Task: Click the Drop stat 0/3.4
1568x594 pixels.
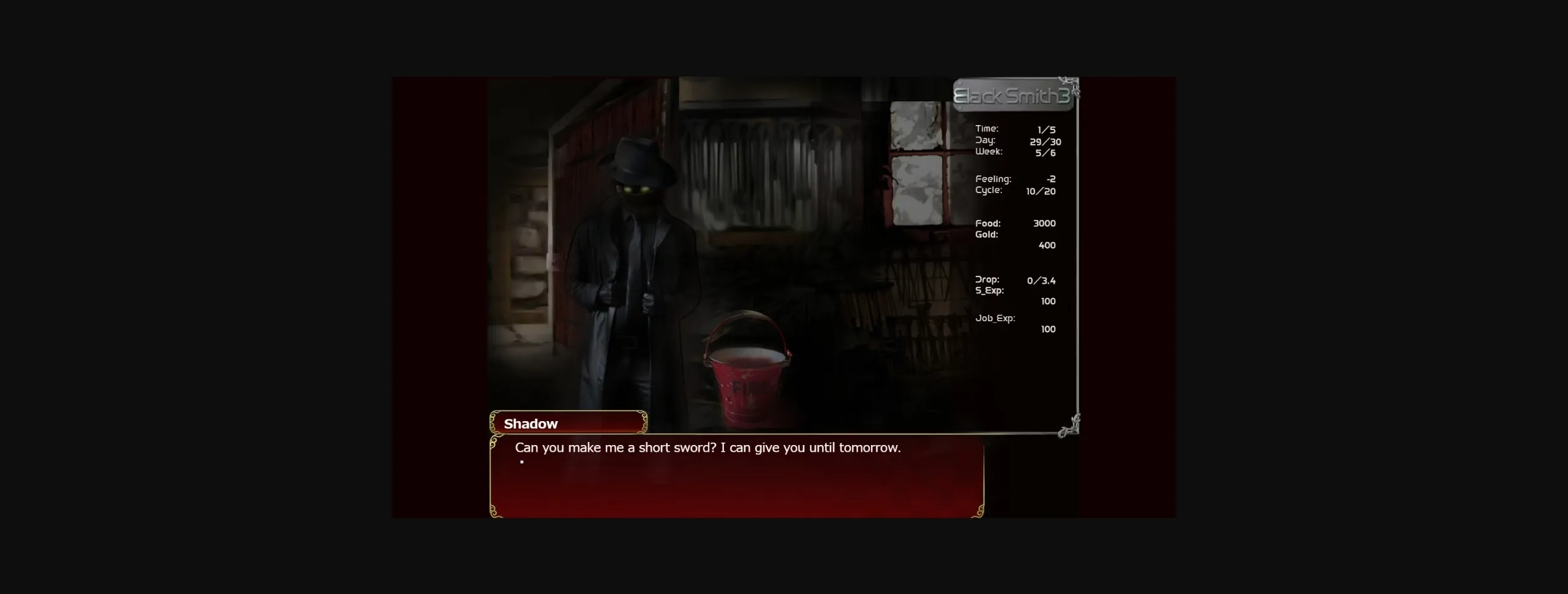Action: point(1041,280)
